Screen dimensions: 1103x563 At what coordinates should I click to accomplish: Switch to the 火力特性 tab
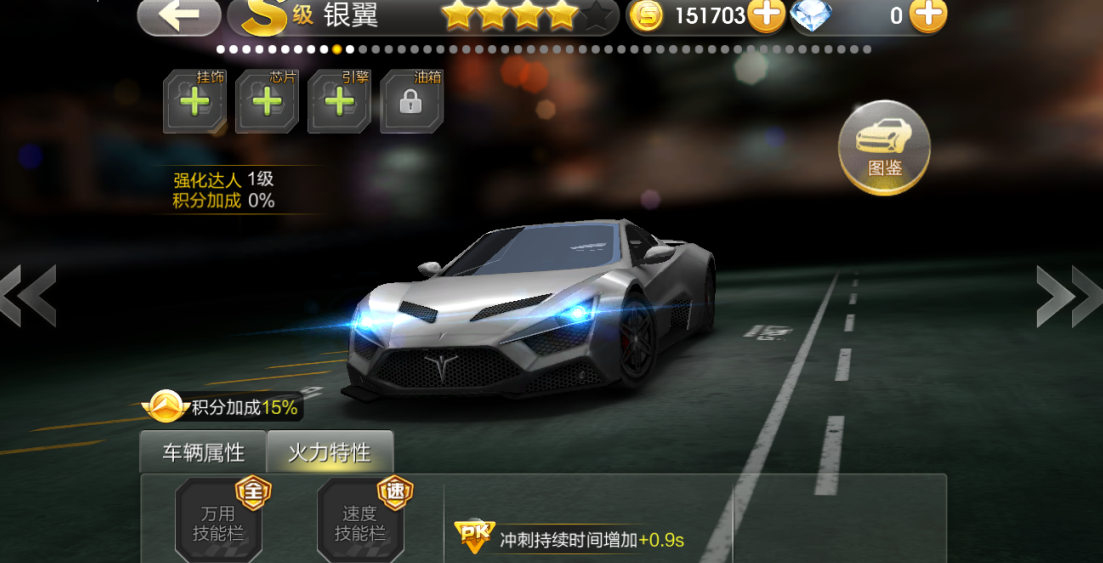pyautogui.click(x=329, y=452)
